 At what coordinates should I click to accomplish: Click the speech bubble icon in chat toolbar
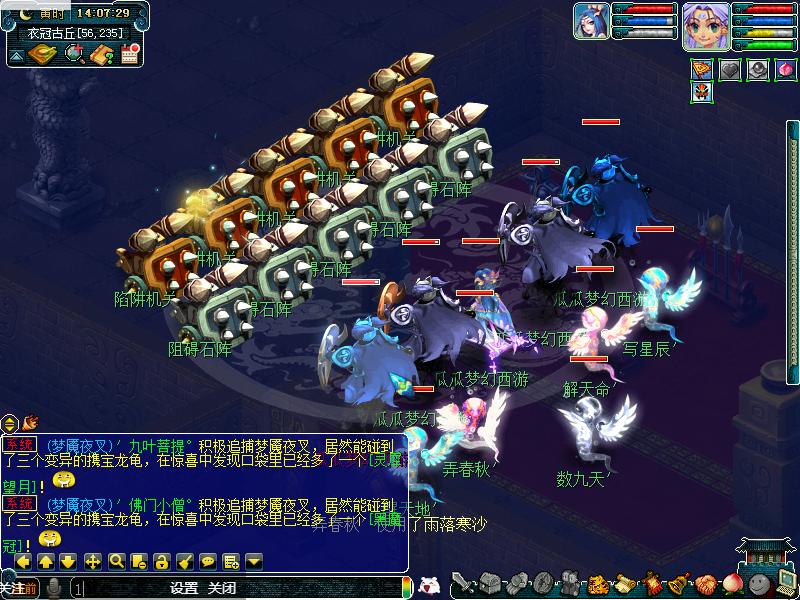tap(208, 562)
